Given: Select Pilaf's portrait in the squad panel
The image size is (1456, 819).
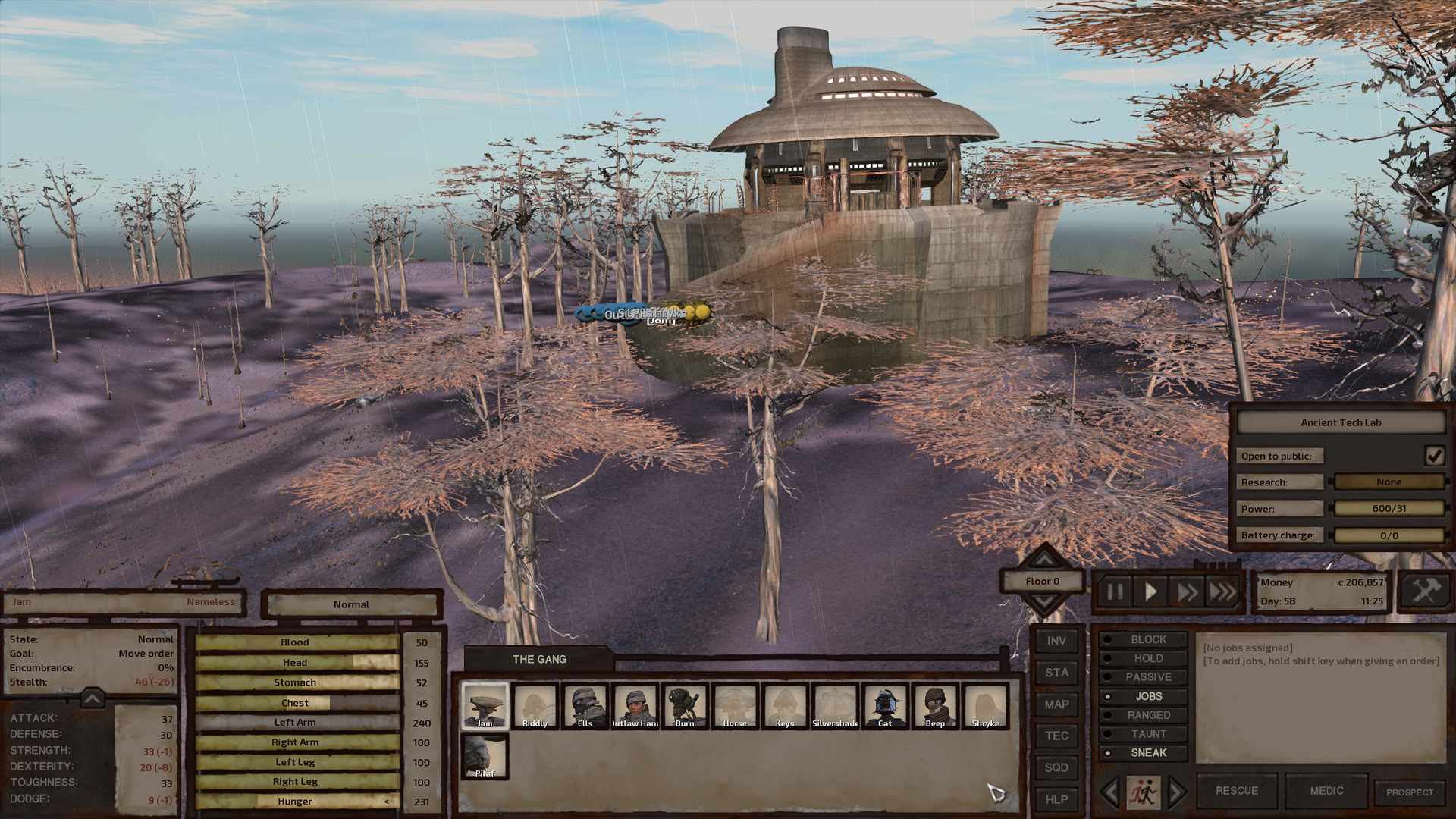Looking at the screenshot, I should tap(484, 756).
